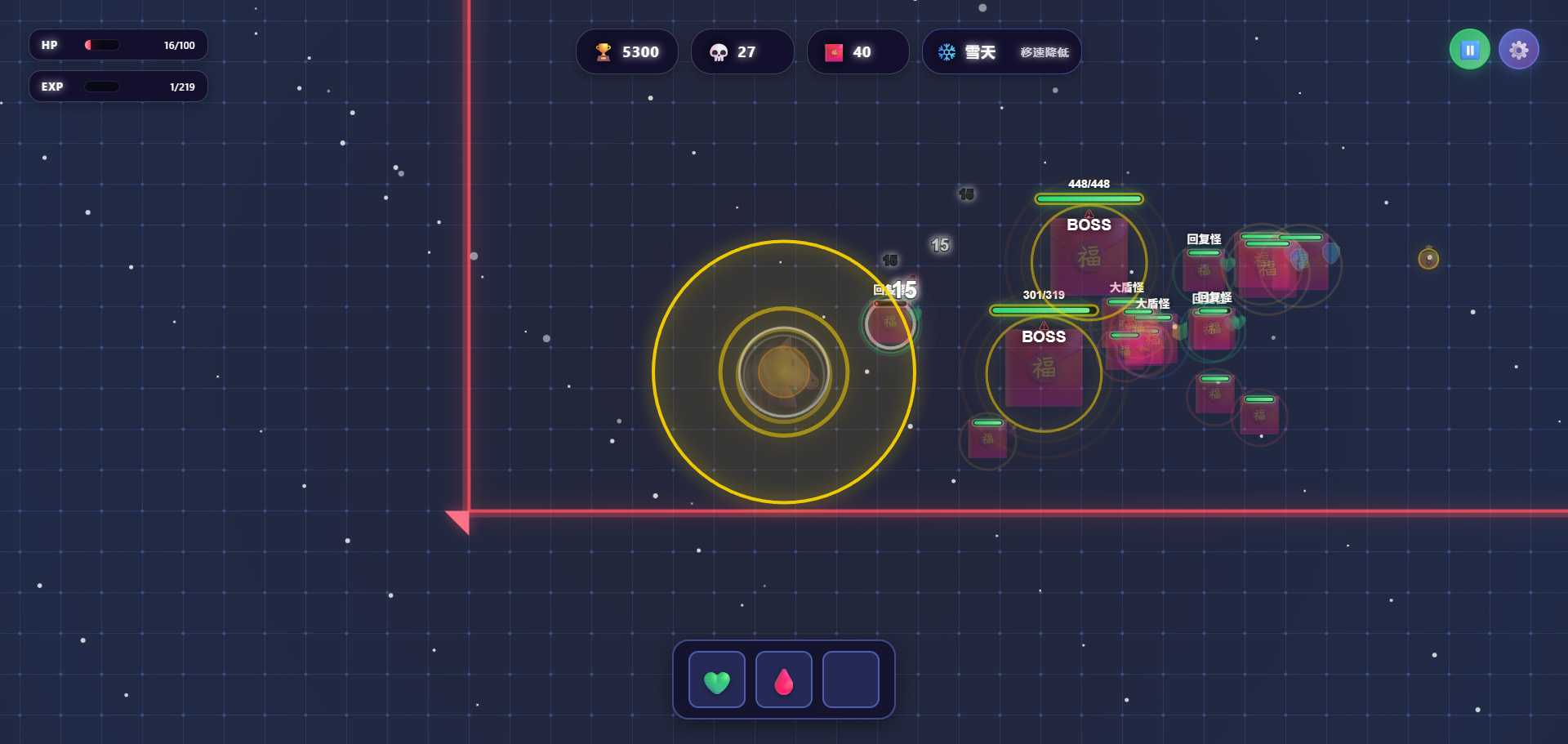Activate the pink droplet item slot
The height and width of the screenshot is (744, 1568).
coord(784,680)
